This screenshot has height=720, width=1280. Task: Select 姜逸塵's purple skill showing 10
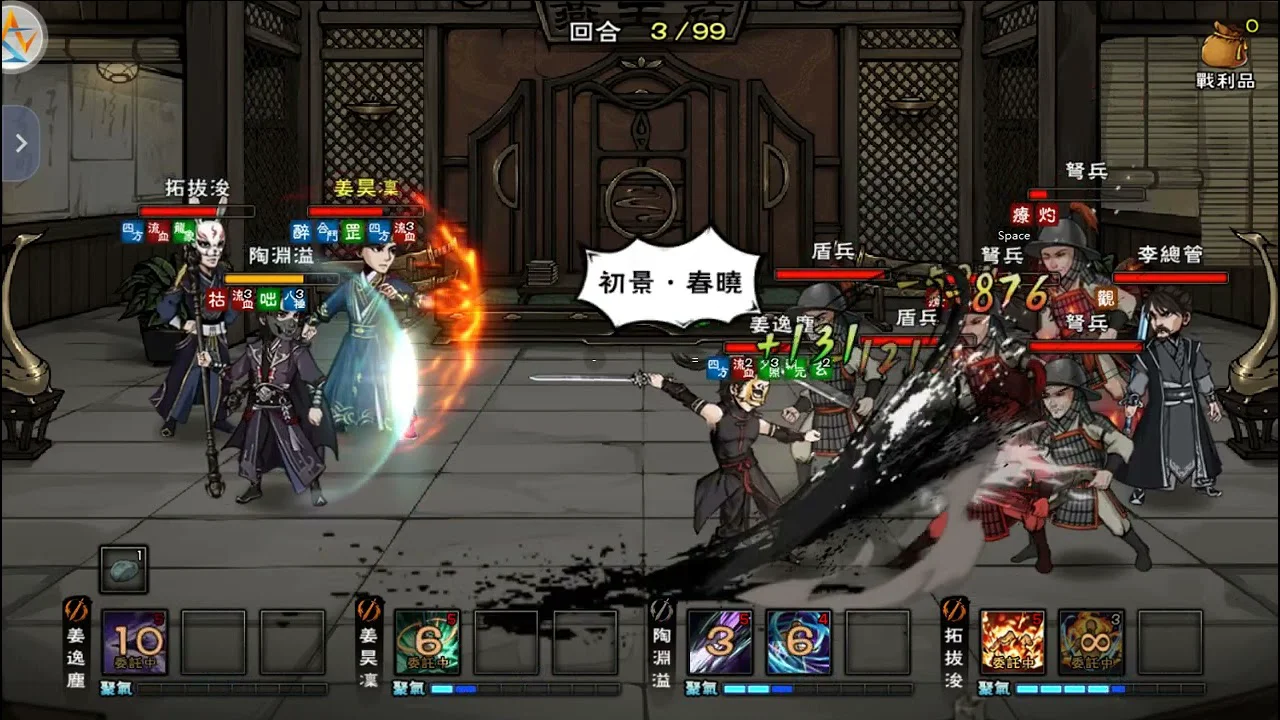pyautogui.click(x=134, y=642)
